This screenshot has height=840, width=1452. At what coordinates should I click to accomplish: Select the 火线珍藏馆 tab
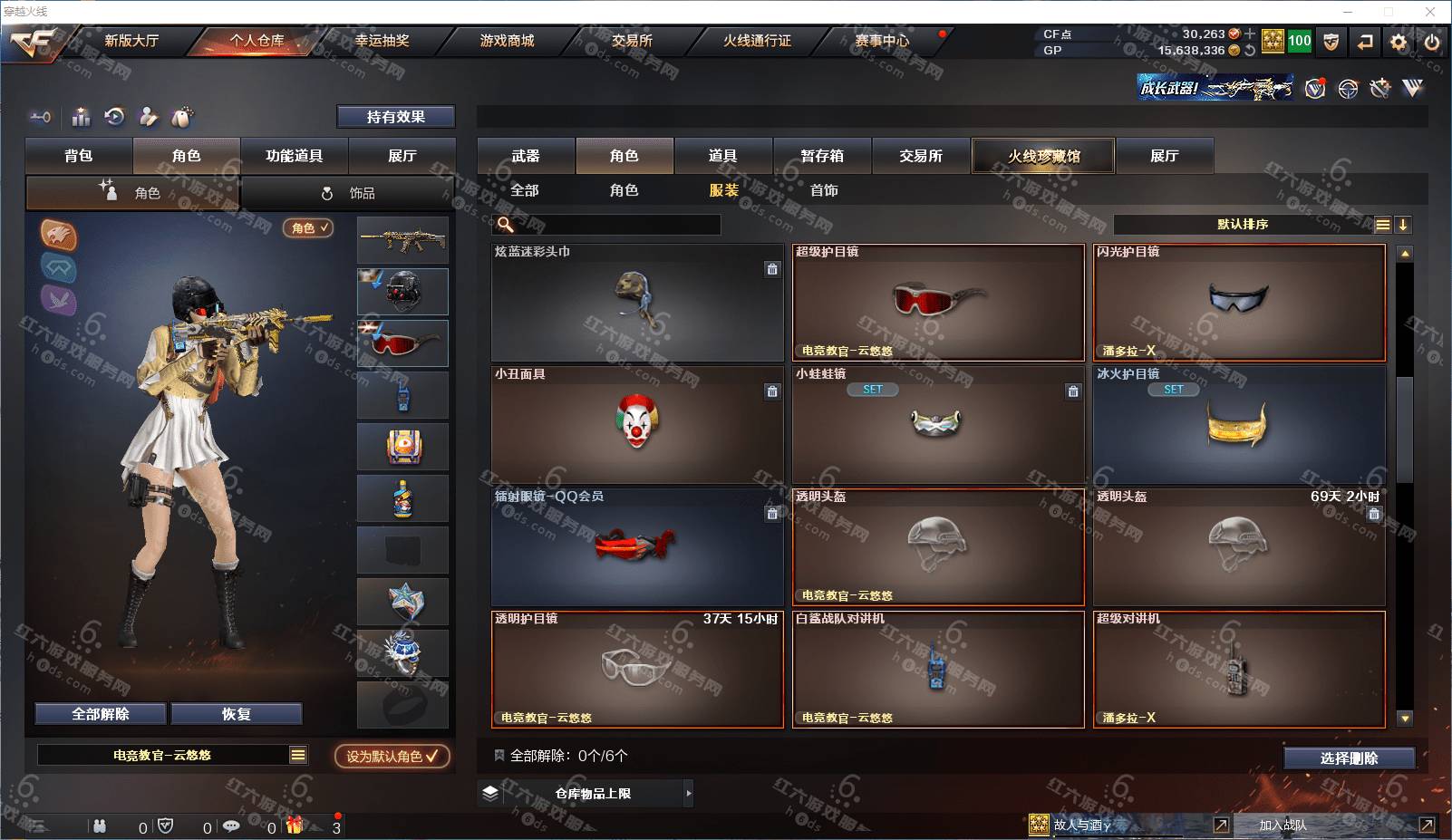tap(1044, 156)
